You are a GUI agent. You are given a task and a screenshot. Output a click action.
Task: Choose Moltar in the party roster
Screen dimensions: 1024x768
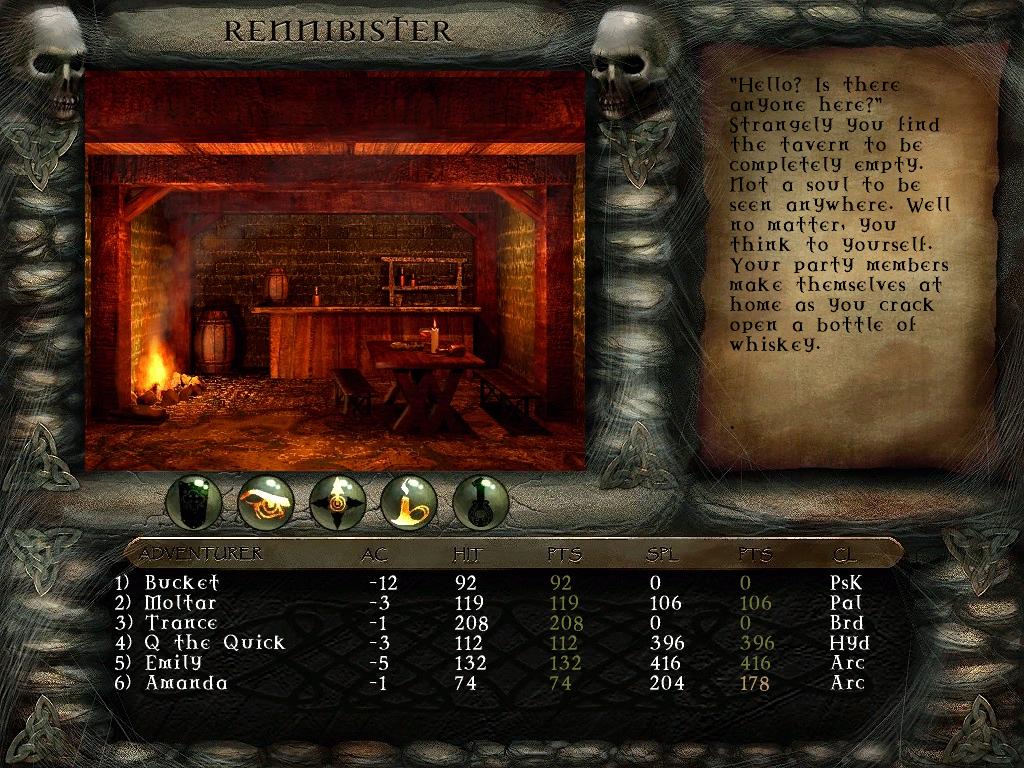[x=180, y=603]
